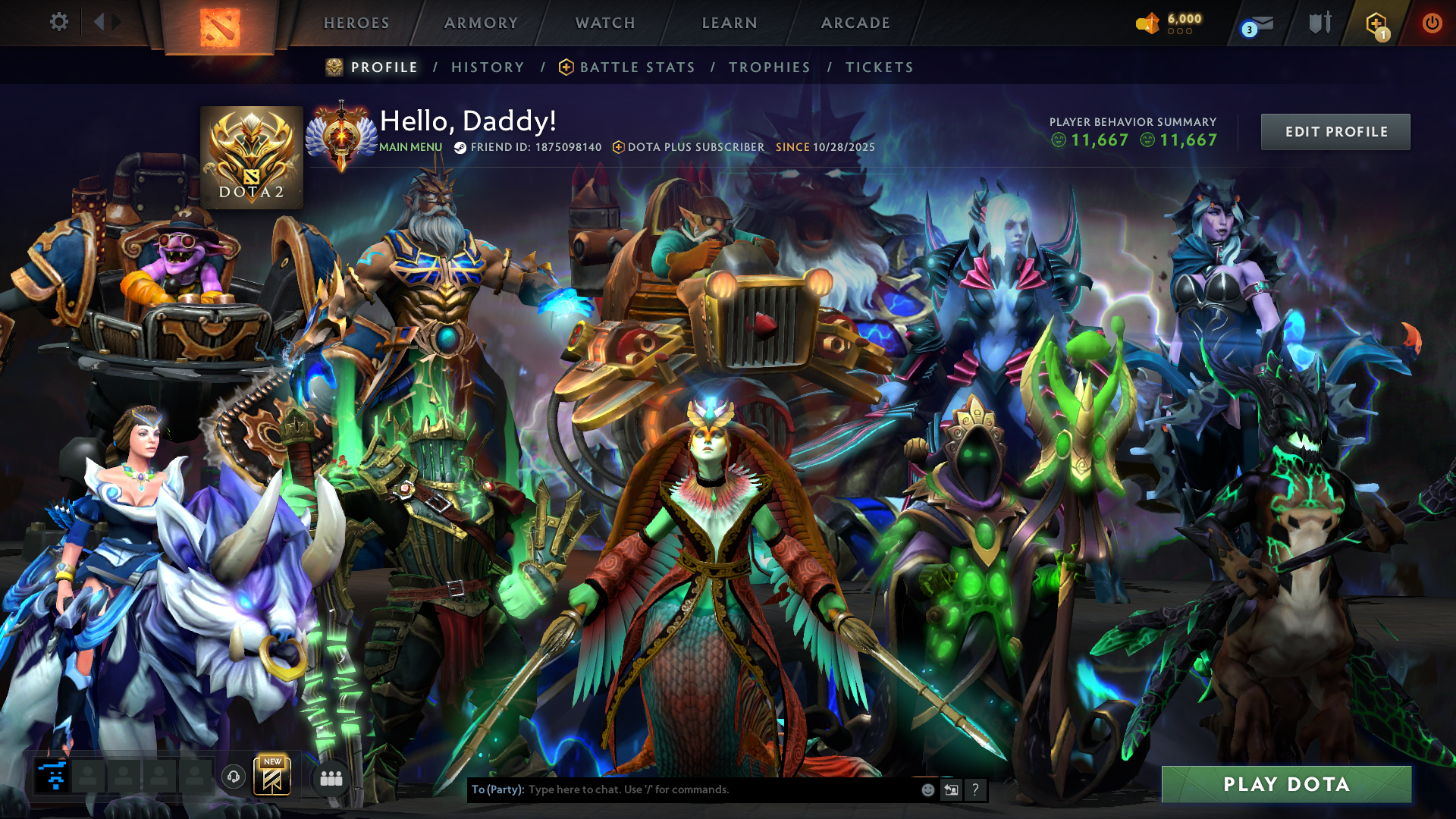Switch to the Battle Stats tab

pos(637,67)
